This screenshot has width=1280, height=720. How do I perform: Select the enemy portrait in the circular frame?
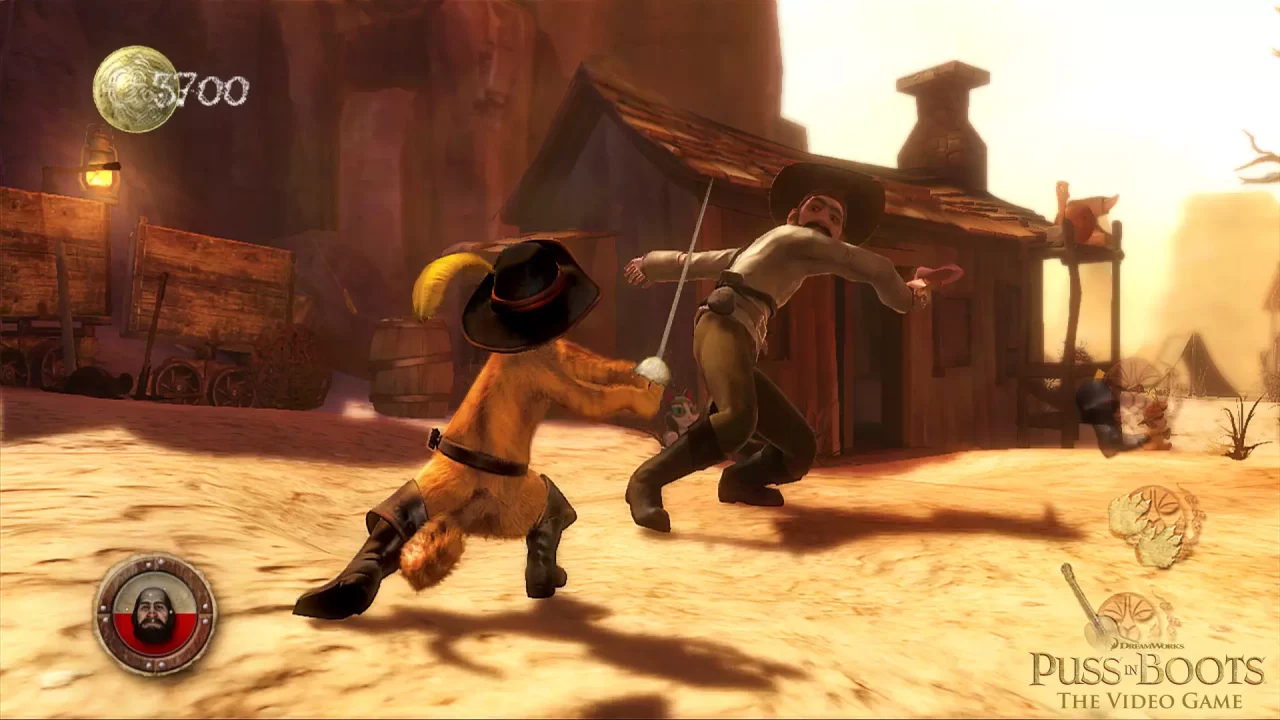(154, 611)
